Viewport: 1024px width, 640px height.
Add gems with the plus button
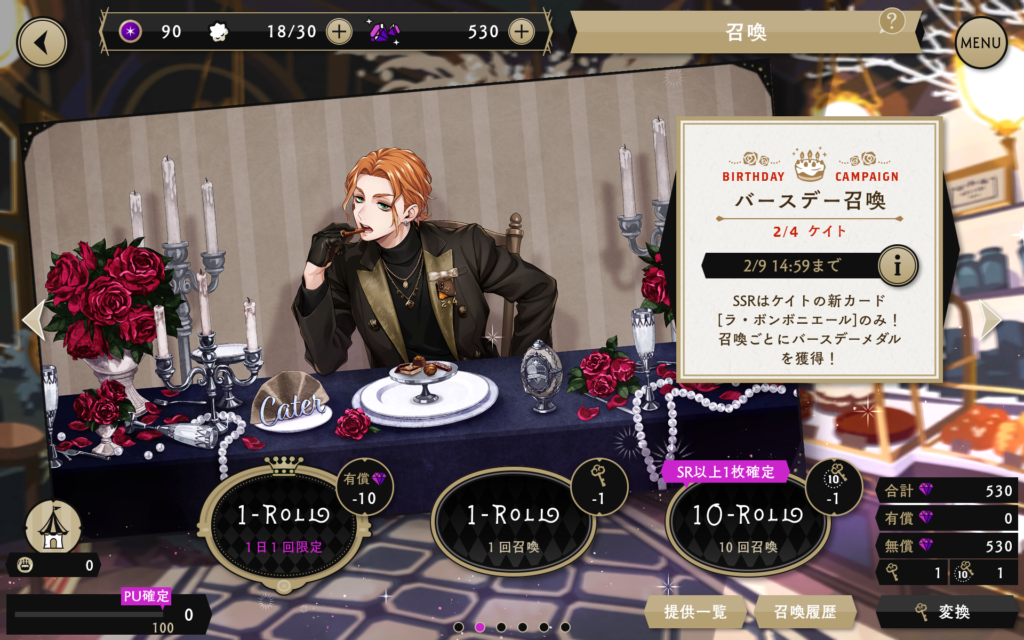(x=521, y=31)
